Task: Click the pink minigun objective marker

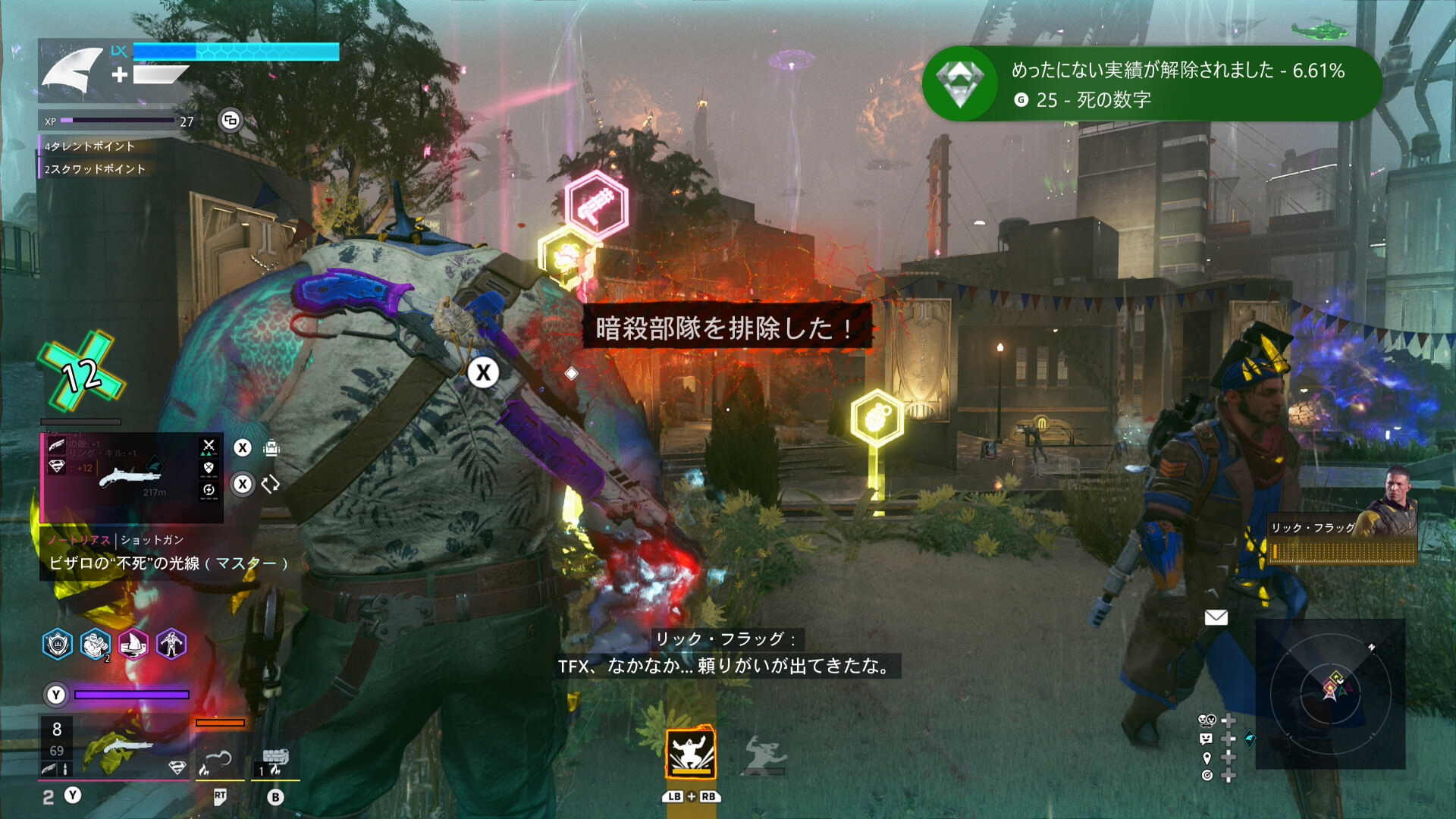Action: (596, 205)
